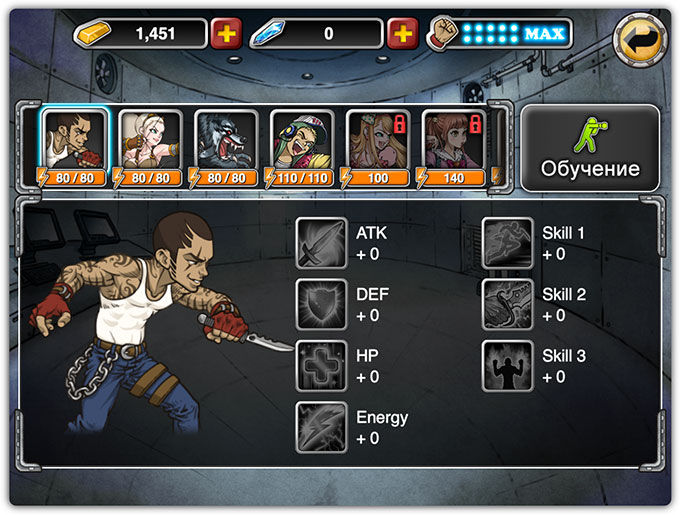The width and height of the screenshot is (680, 515).
Task: Upgrade the ATK stat icon
Action: (x=321, y=243)
